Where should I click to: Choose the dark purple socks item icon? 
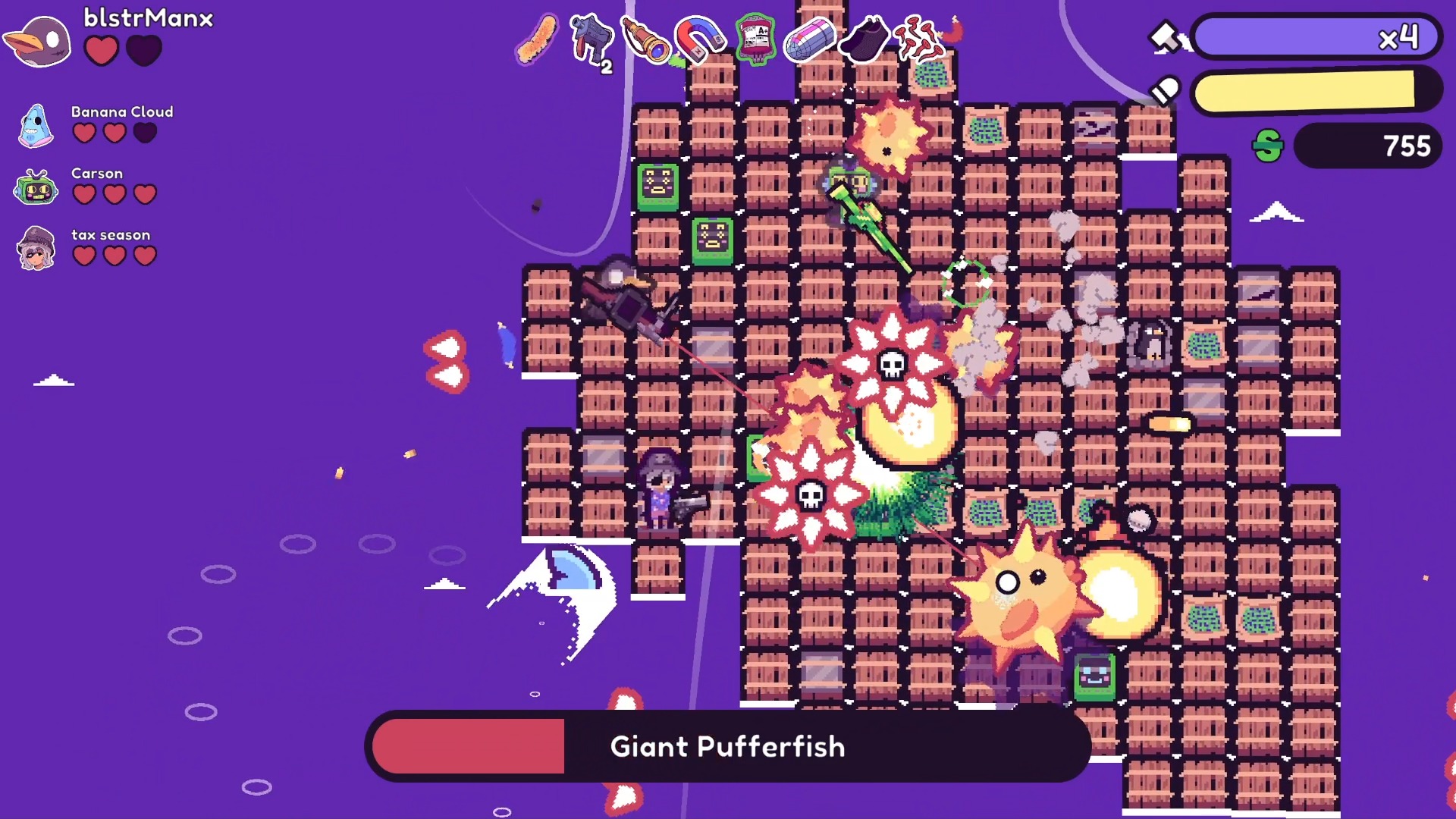pos(864,39)
